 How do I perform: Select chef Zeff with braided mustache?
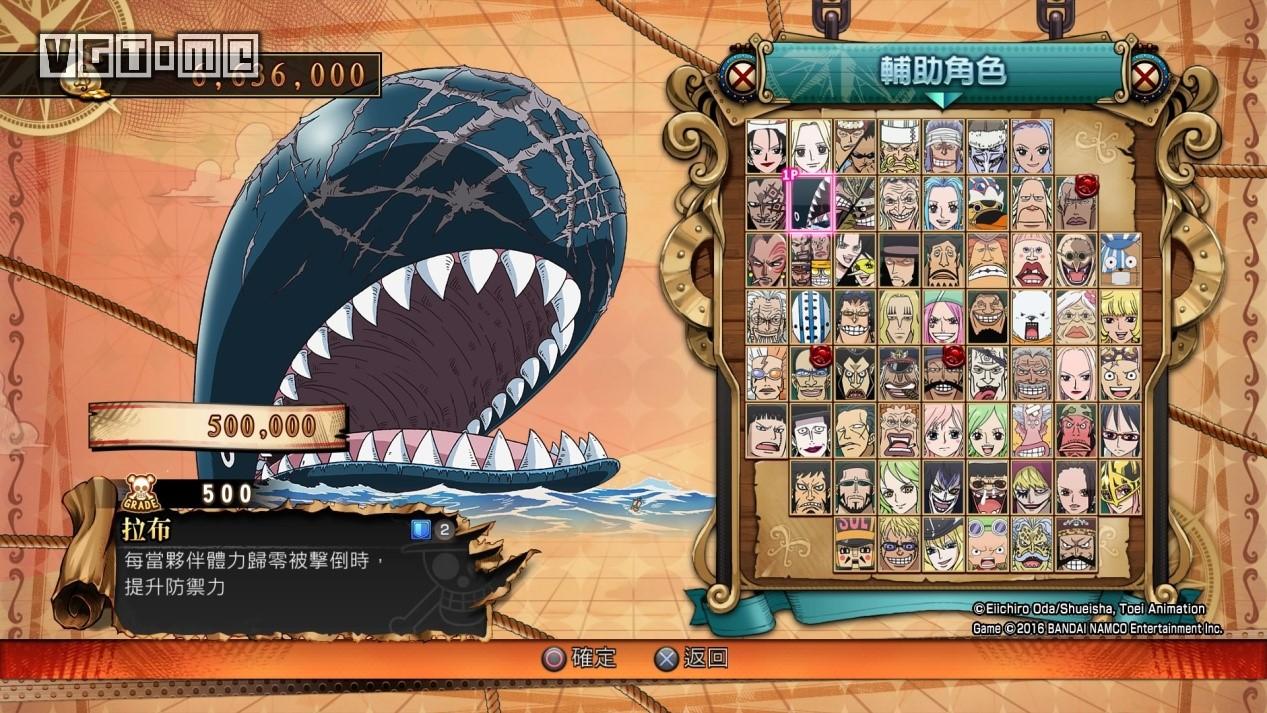pos(899,145)
